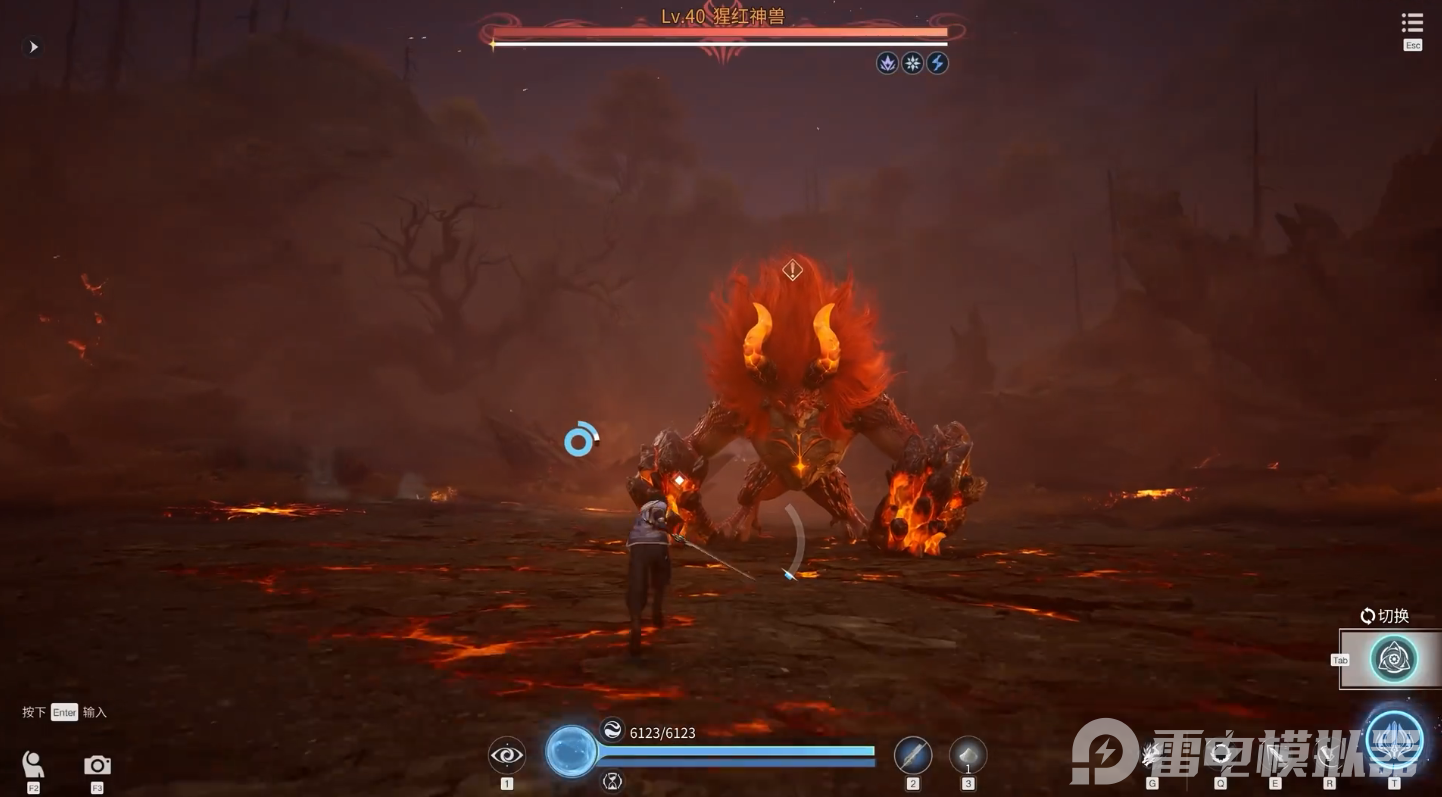Screen dimensions: 1442x797
Task: Open the emote gesture menu
Action: (x=33, y=765)
